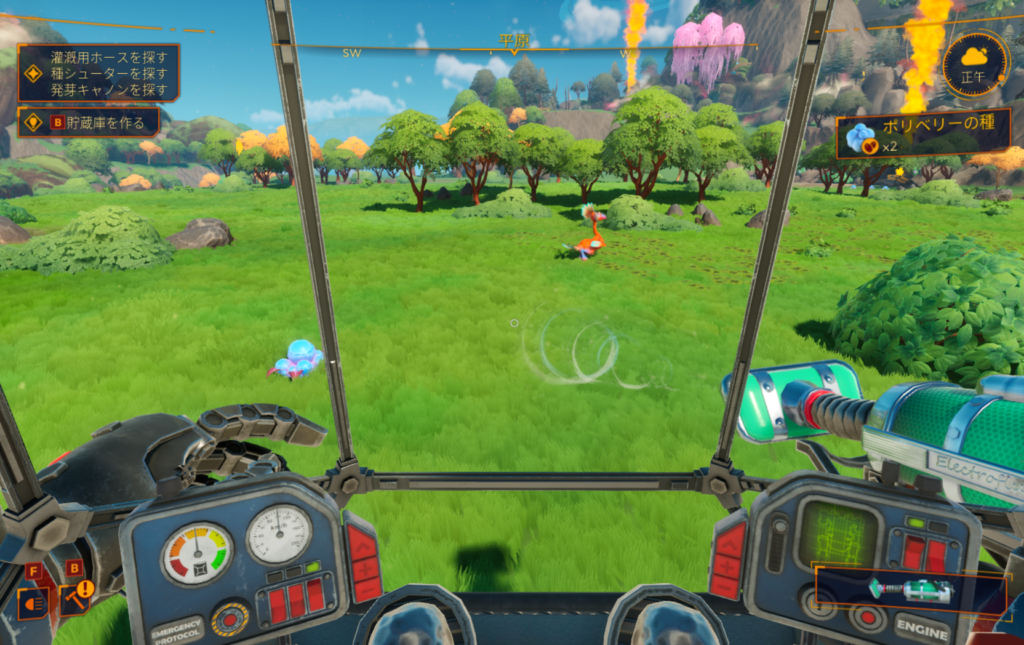This screenshot has width=1024, height=645.
Task: Click the ポリベリーの種 pickup notification
Action: click(x=906, y=139)
